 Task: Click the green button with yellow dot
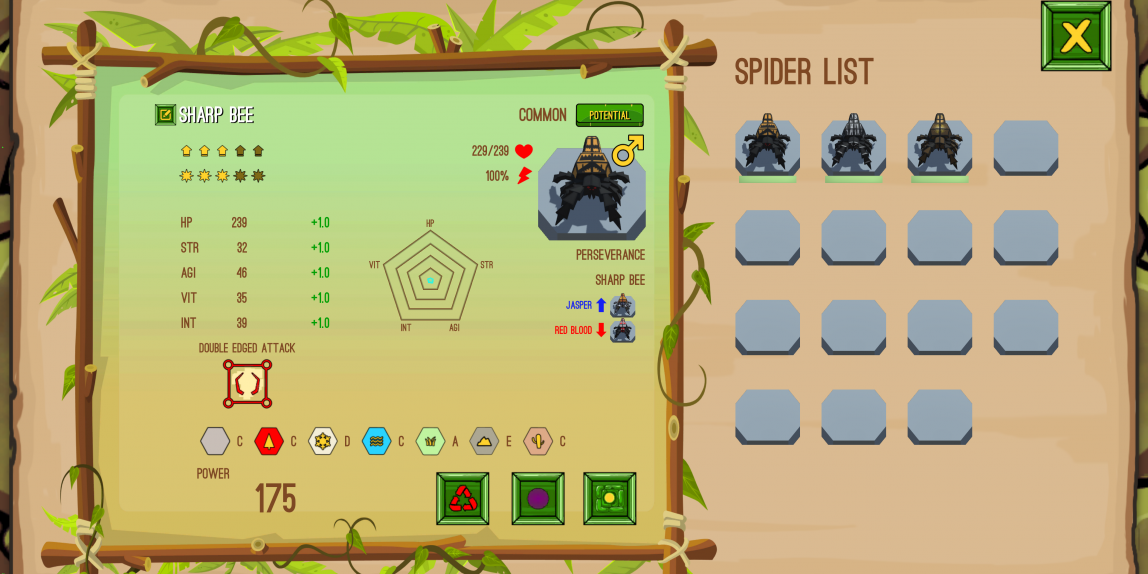(609, 498)
